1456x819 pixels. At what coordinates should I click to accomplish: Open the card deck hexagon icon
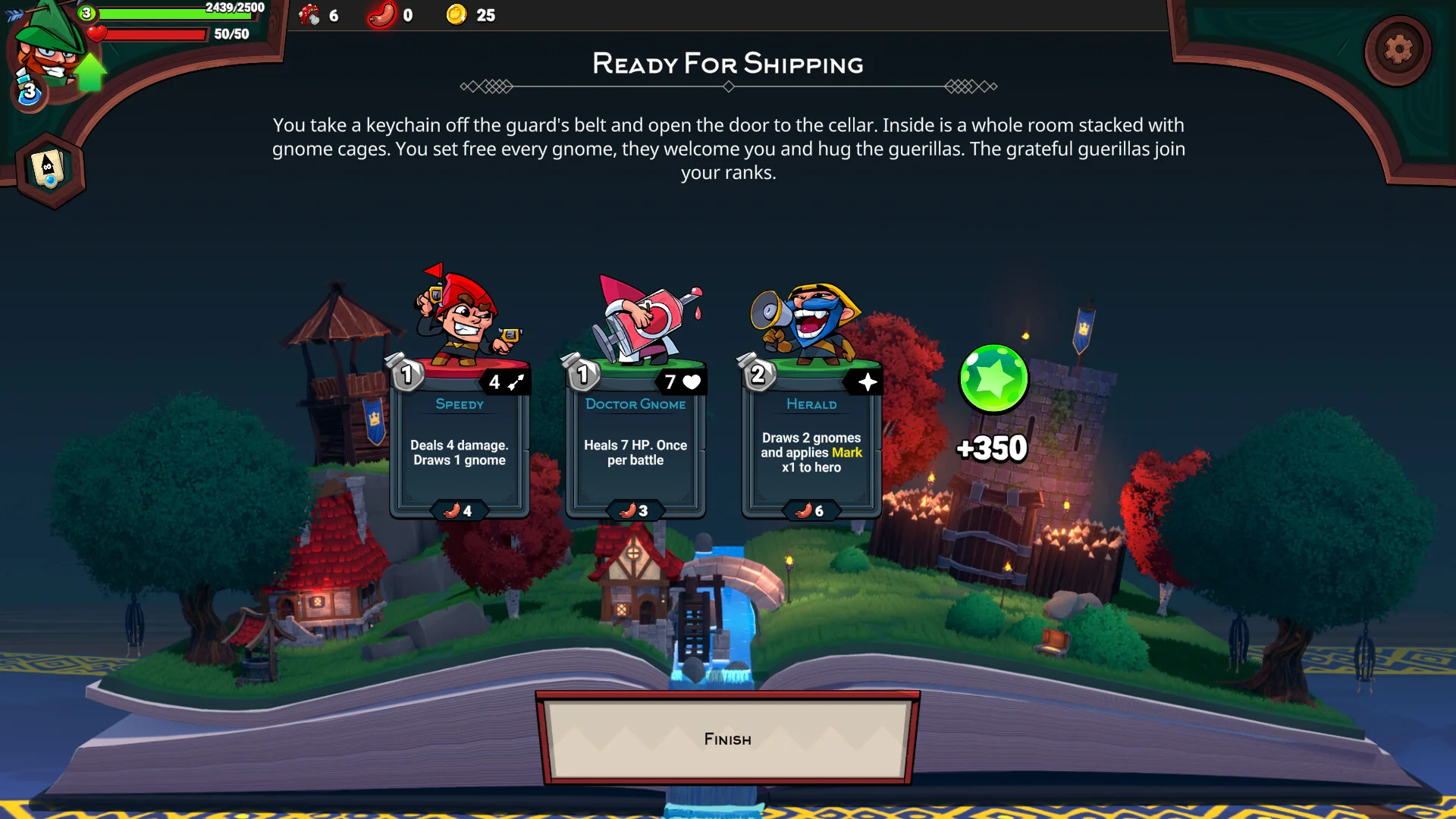(50, 169)
